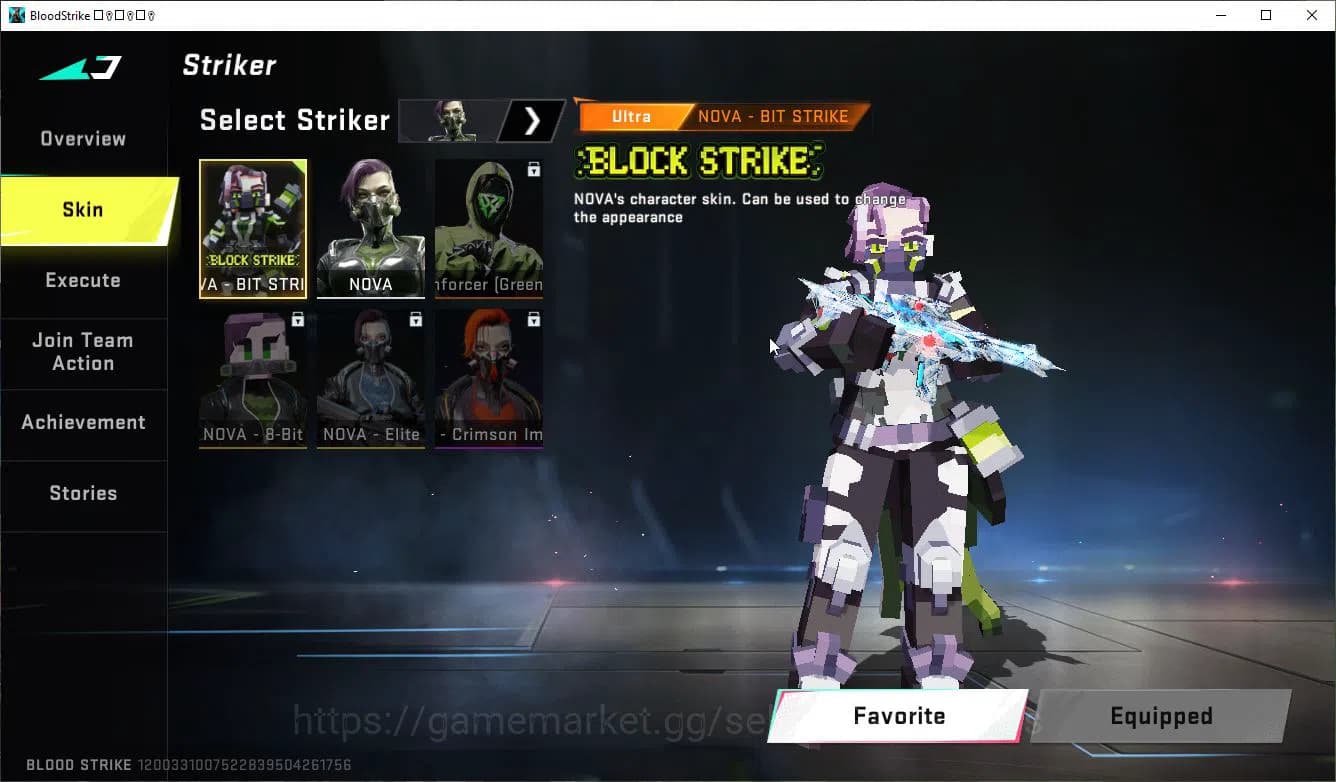Expand the striker list with the arrow chevron

point(532,120)
